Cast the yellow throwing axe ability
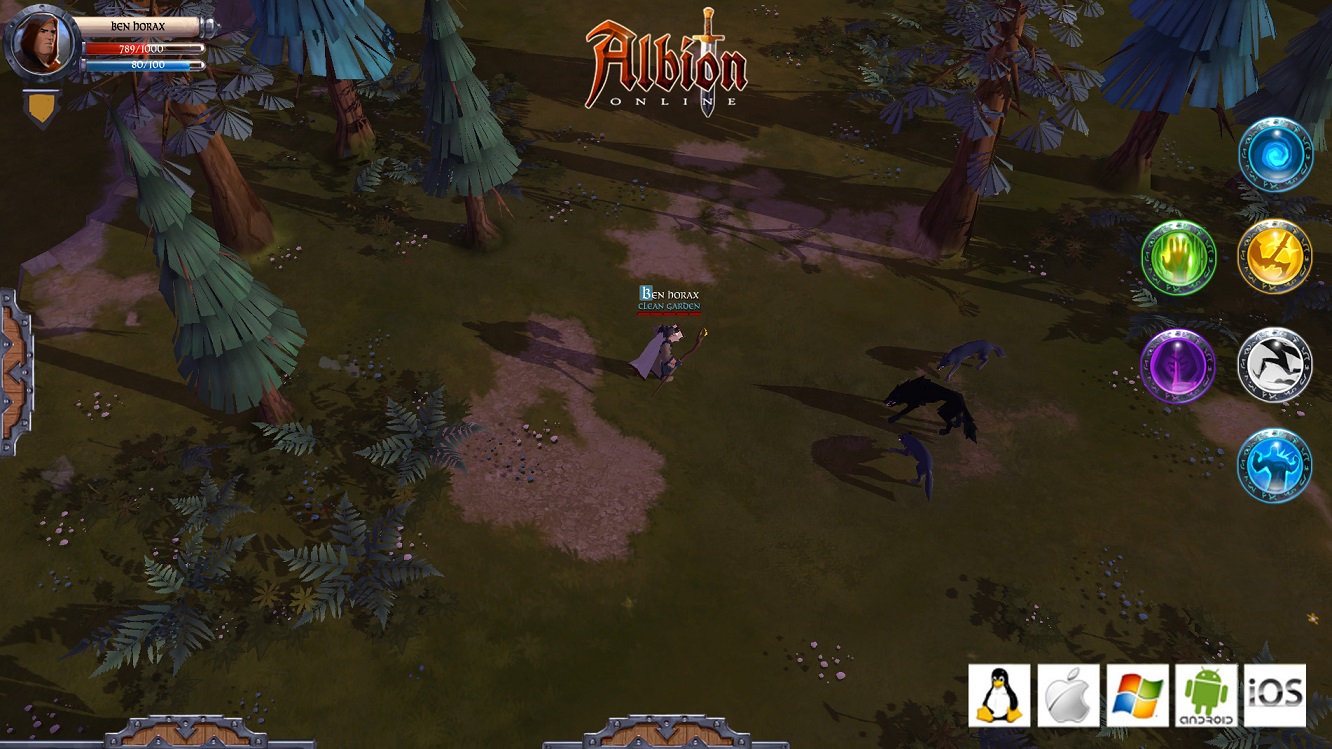Image resolution: width=1332 pixels, height=749 pixels. point(1273,259)
